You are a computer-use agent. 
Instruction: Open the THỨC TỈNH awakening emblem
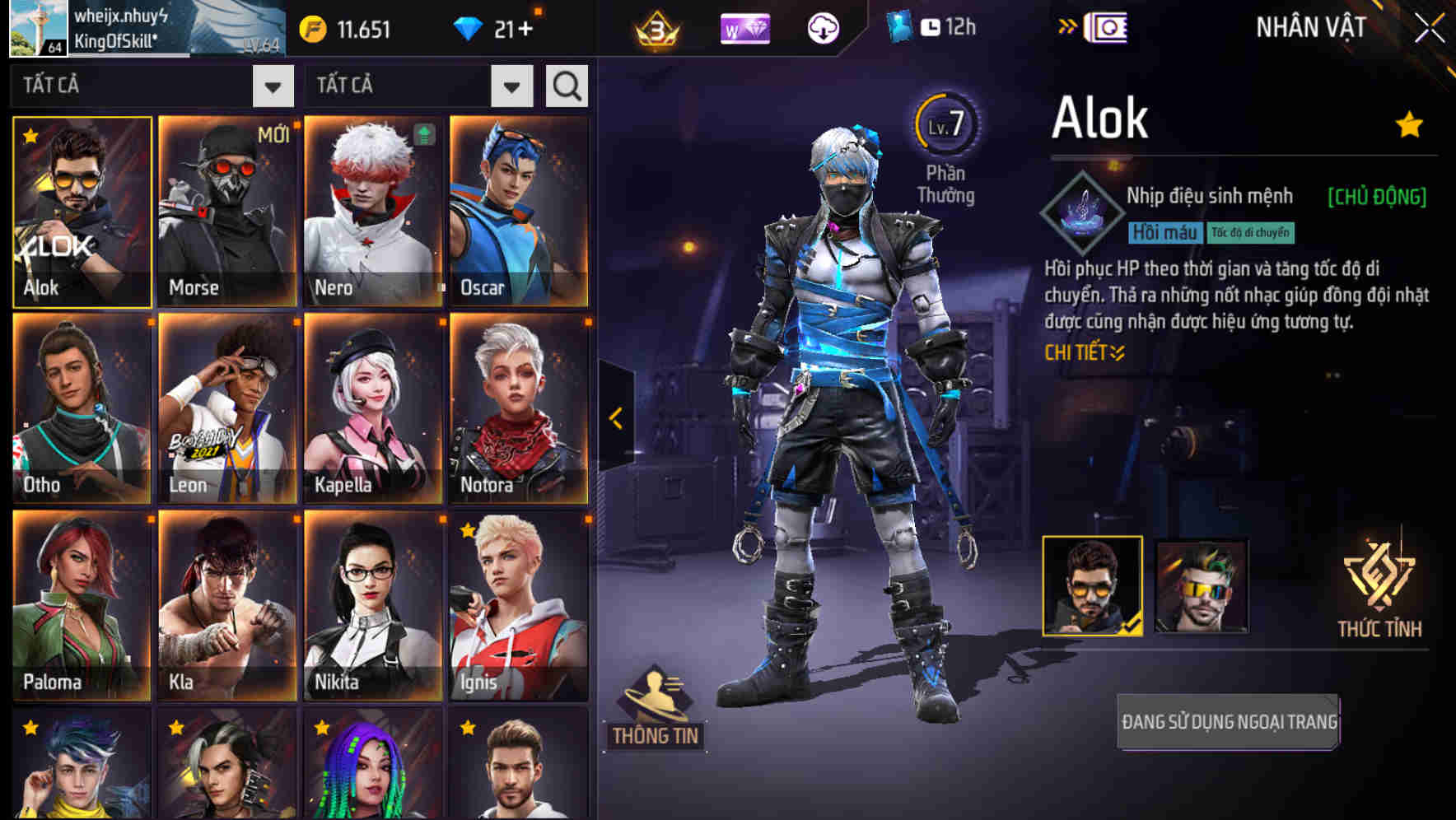pos(1379,586)
